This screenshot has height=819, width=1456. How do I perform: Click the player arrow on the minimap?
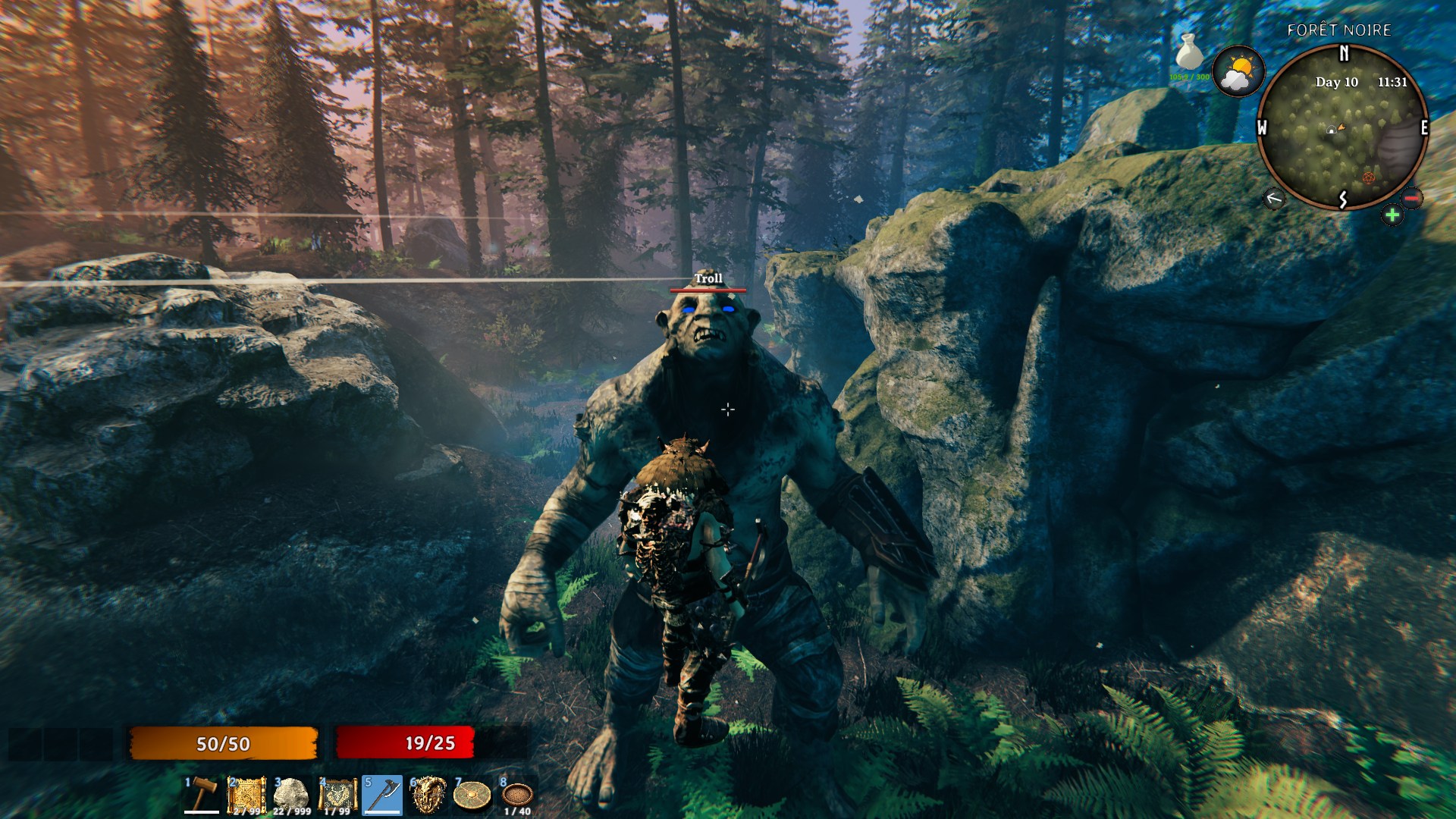point(1341,127)
